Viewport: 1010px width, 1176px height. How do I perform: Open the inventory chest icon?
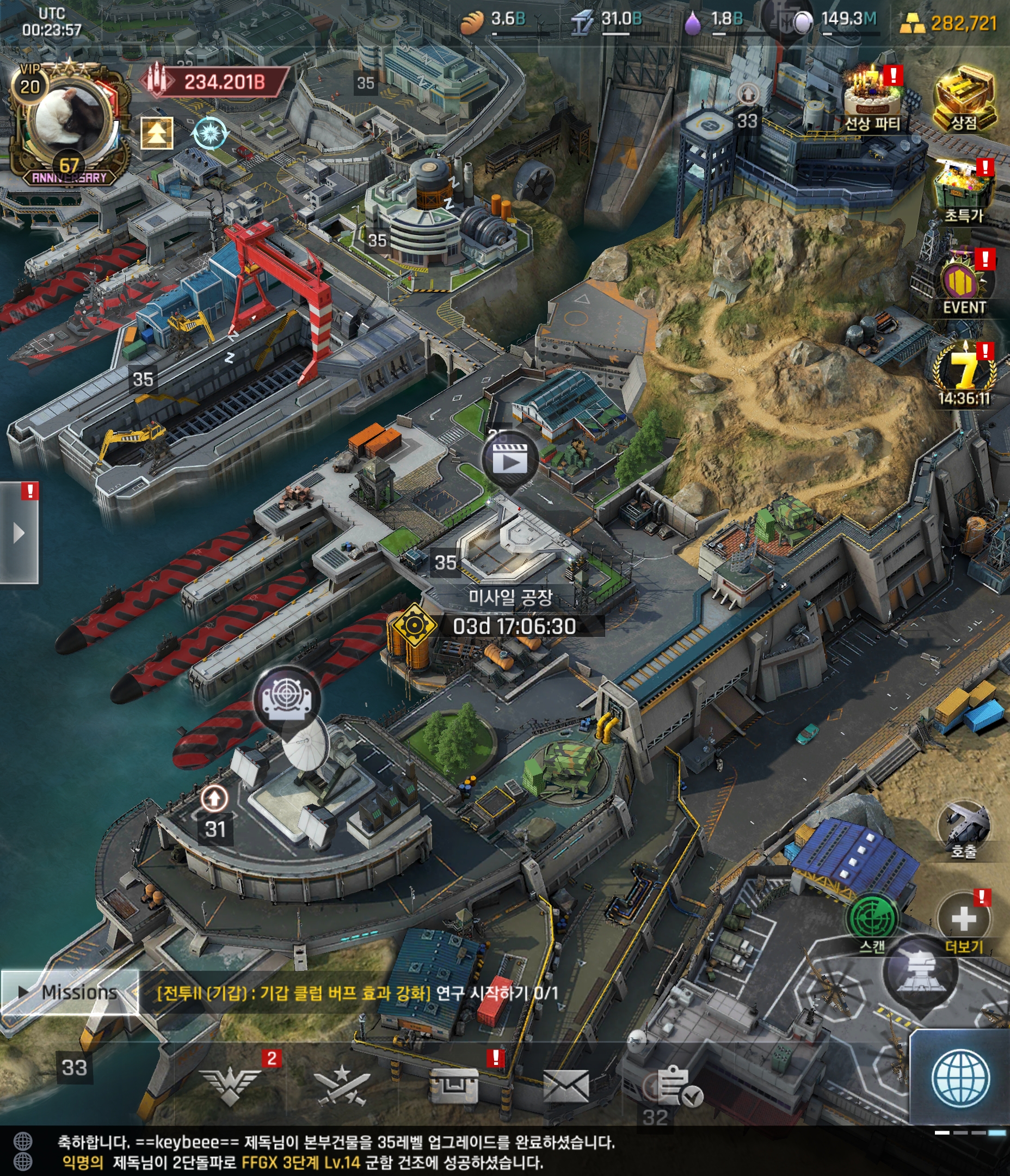(454, 1086)
